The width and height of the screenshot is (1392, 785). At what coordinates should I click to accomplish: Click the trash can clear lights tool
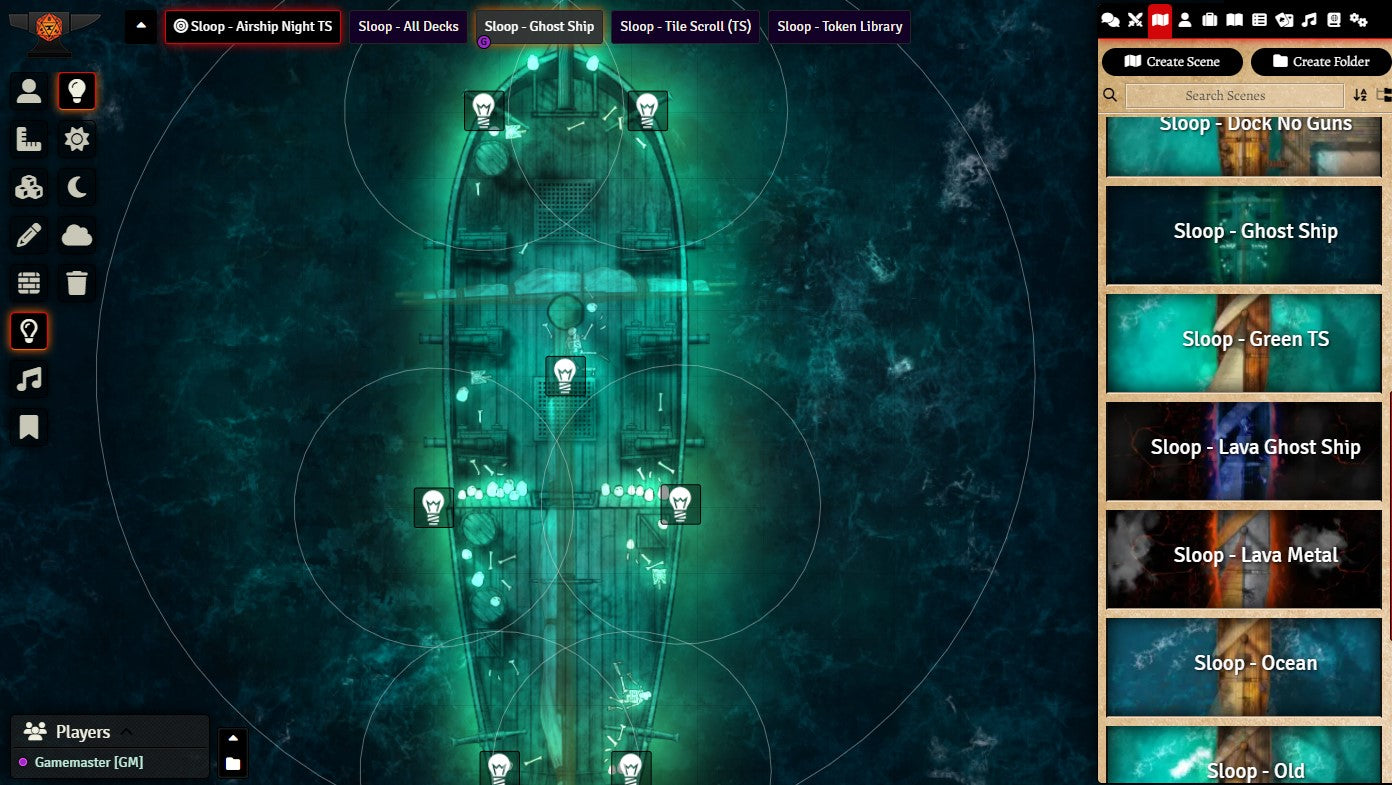point(77,283)
